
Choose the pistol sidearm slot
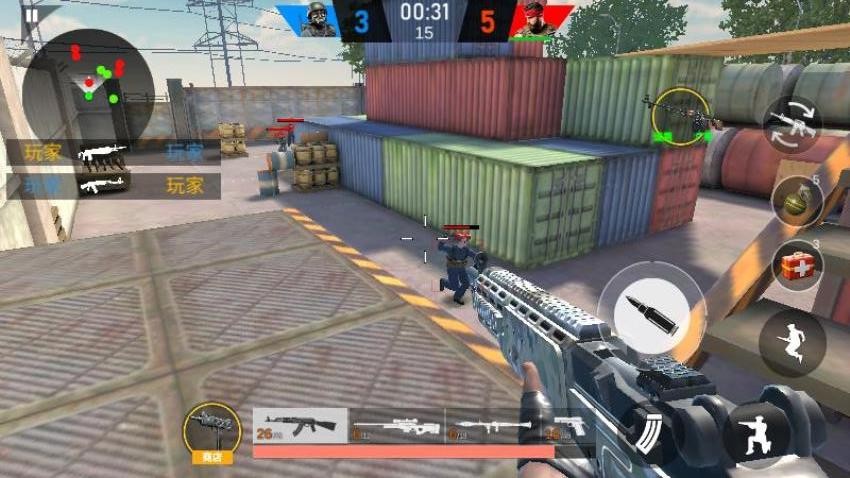point(569,425)
